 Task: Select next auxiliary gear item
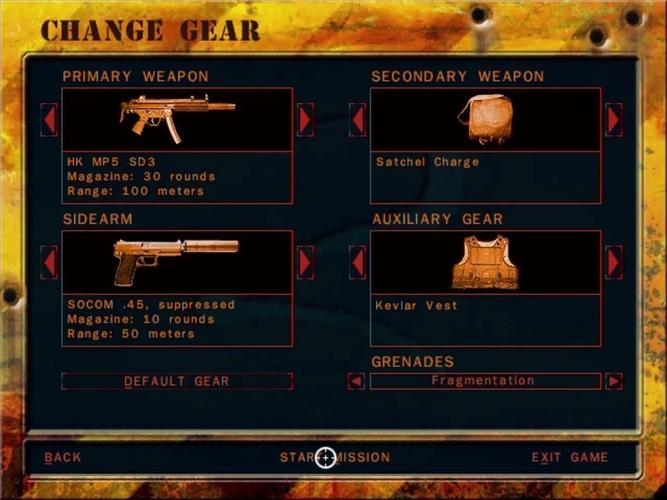point(614,262)
